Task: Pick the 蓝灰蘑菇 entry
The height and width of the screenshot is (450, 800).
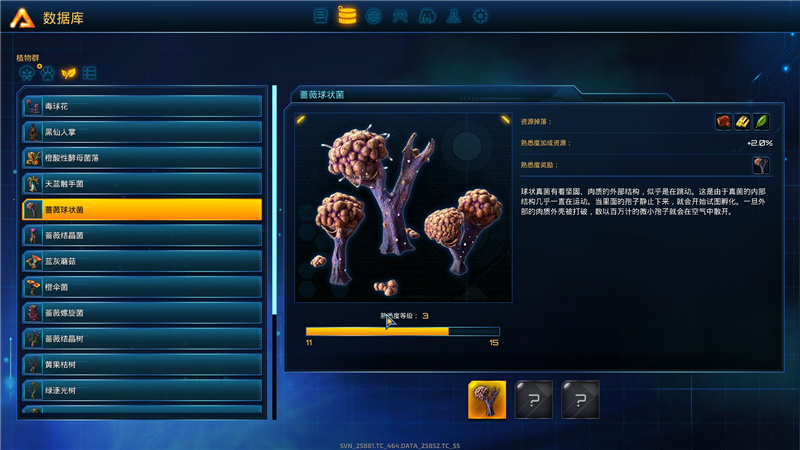Action: coord(142,261)
